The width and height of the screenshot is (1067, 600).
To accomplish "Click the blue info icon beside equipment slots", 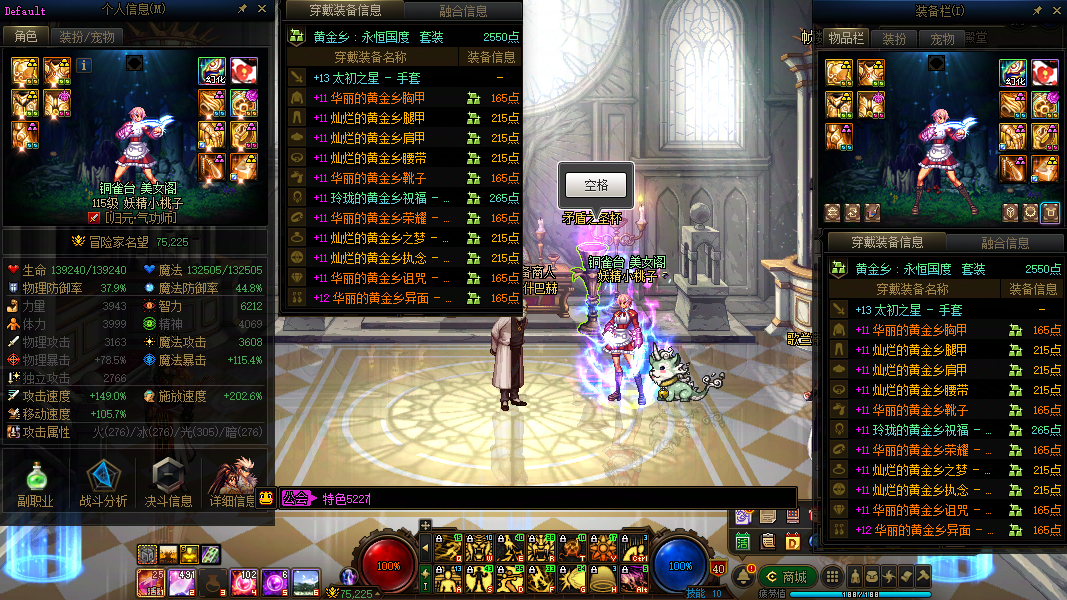I will tap(84, 66).
